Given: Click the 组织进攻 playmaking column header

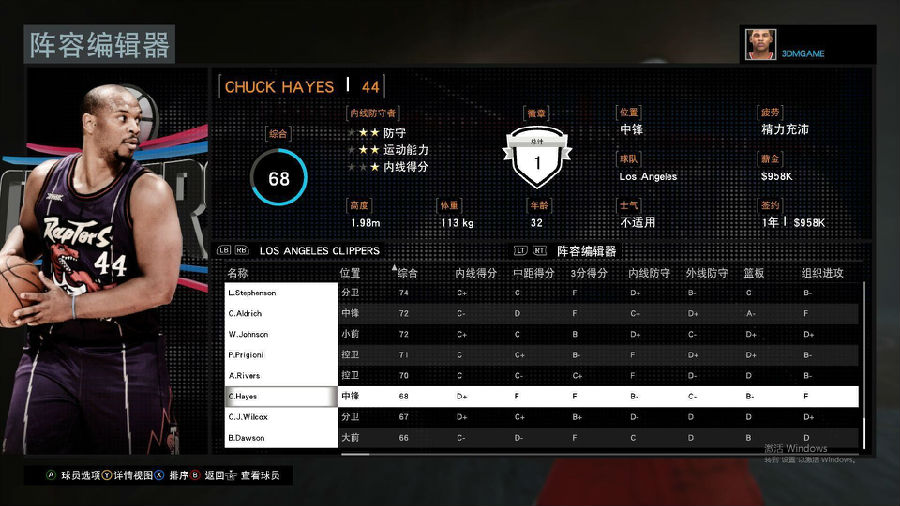Looking at the screenshot, I should pyautogui.click(x=822, y=272).
